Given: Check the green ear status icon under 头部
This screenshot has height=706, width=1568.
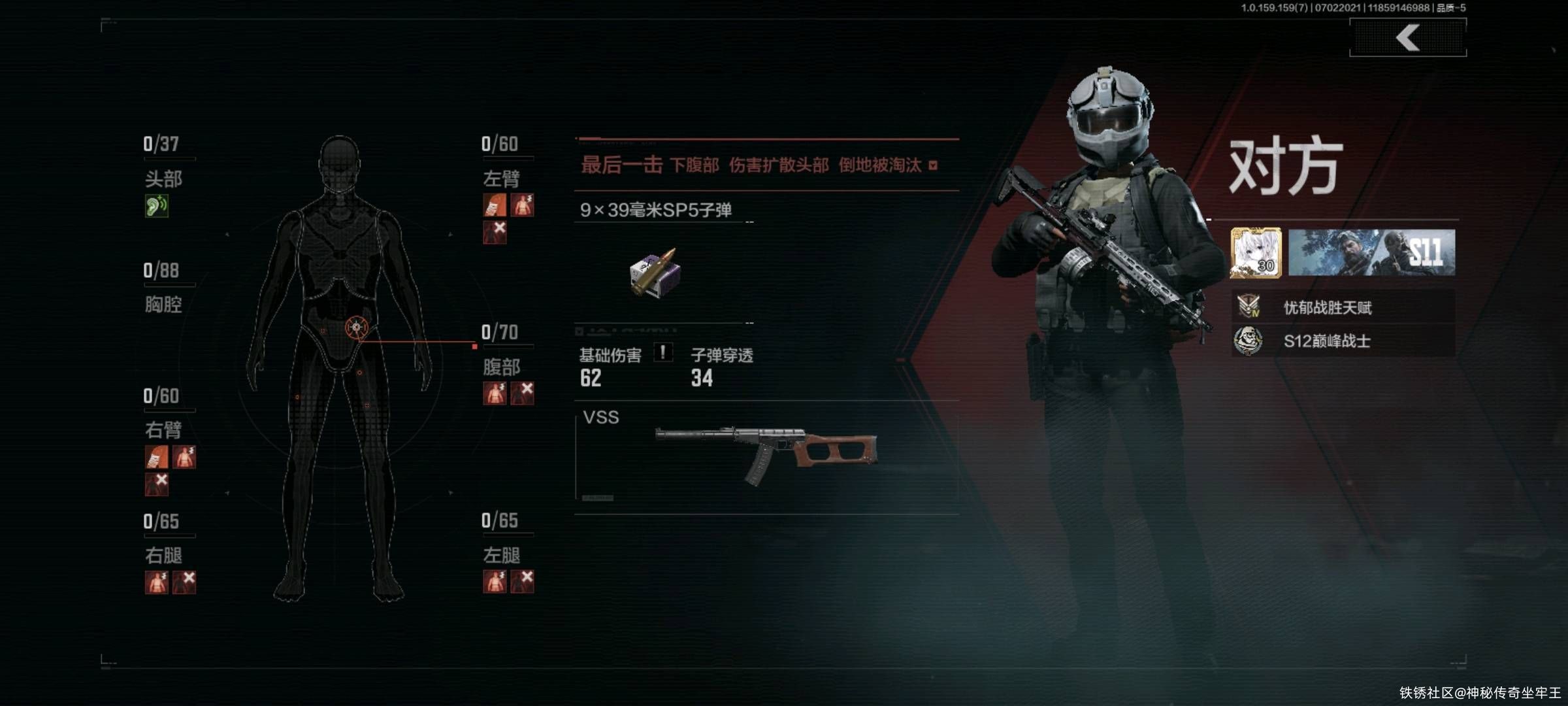Looking at the screenshot, I should click(156, 206).
